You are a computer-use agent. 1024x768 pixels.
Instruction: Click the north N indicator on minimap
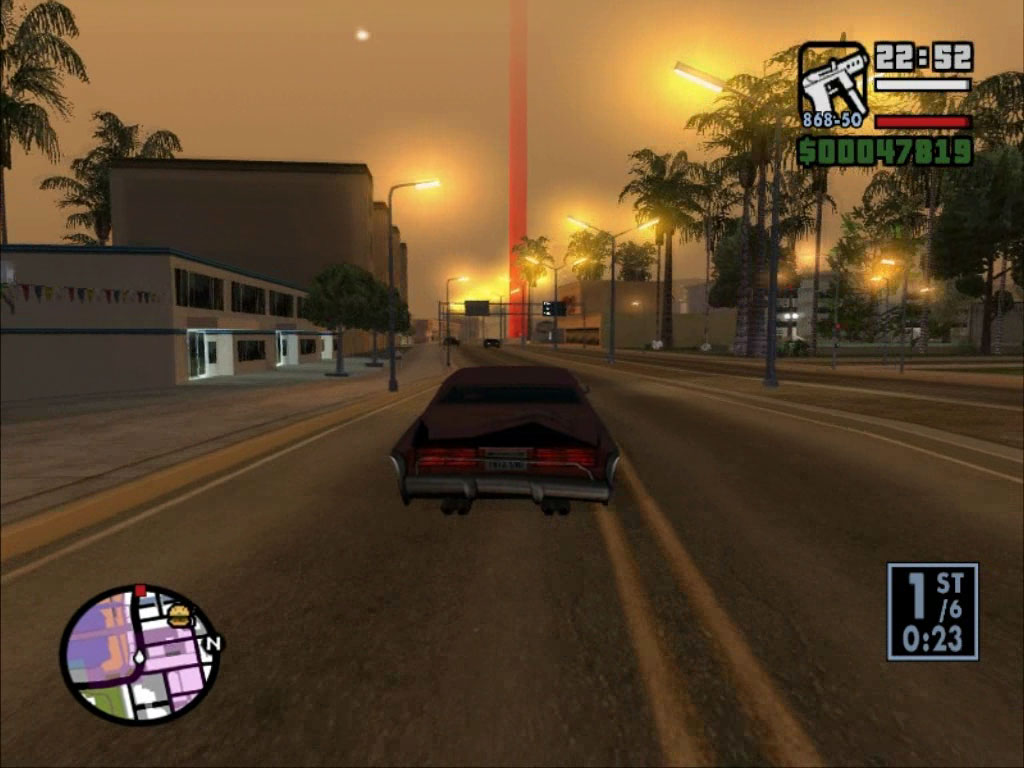[211, 643]
